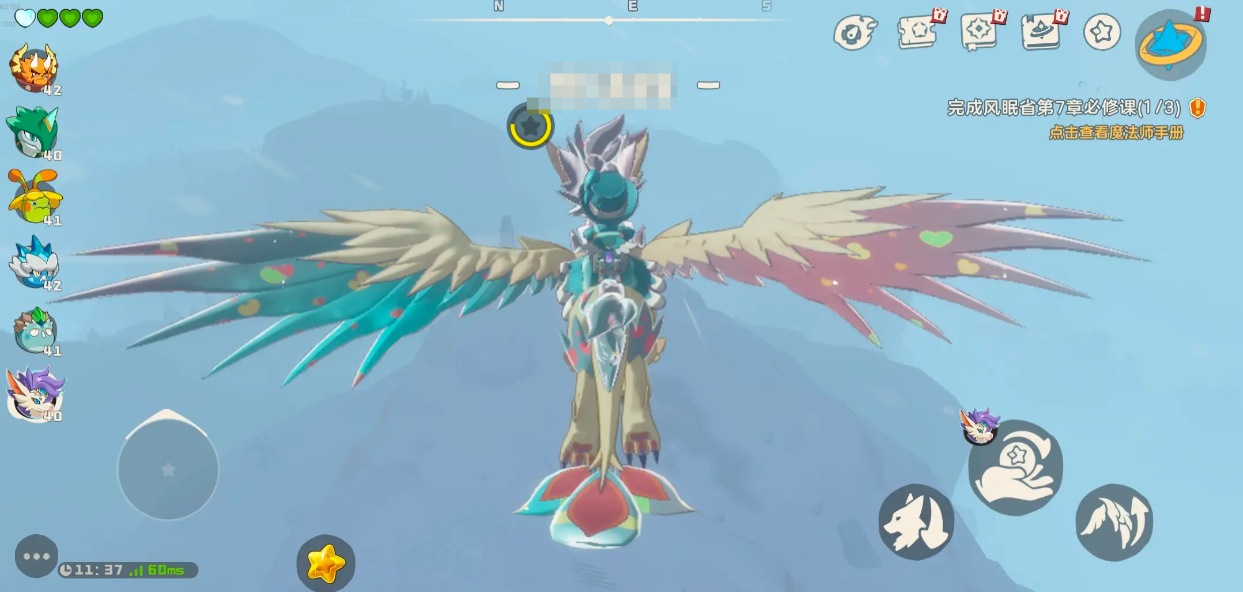
Task: Activate the feather wing ascend skill
Action: click(x=1114, y=521)
